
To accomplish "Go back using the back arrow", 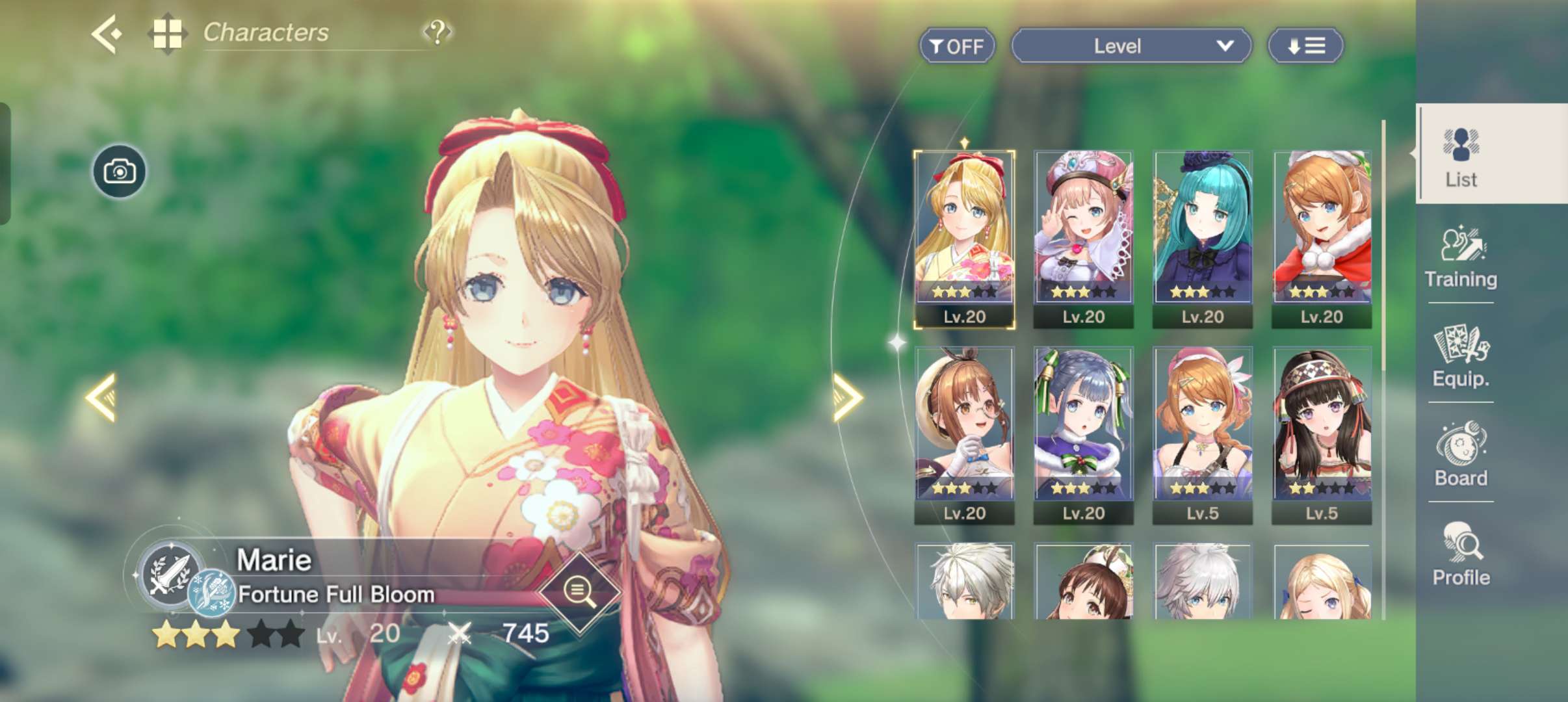I will pos(107,33).
